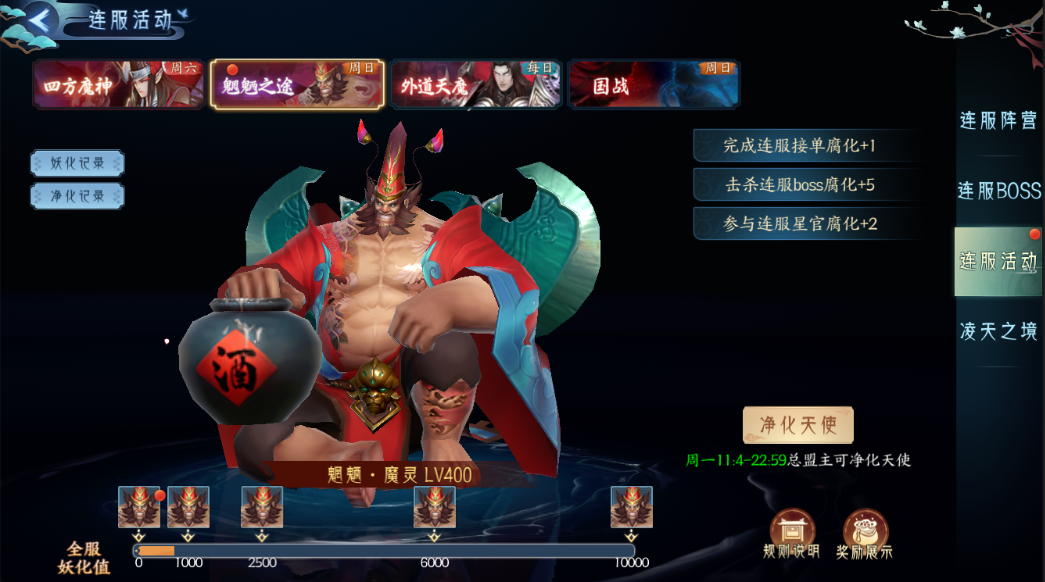Open the 妖化记录 log

pos(78,163)
